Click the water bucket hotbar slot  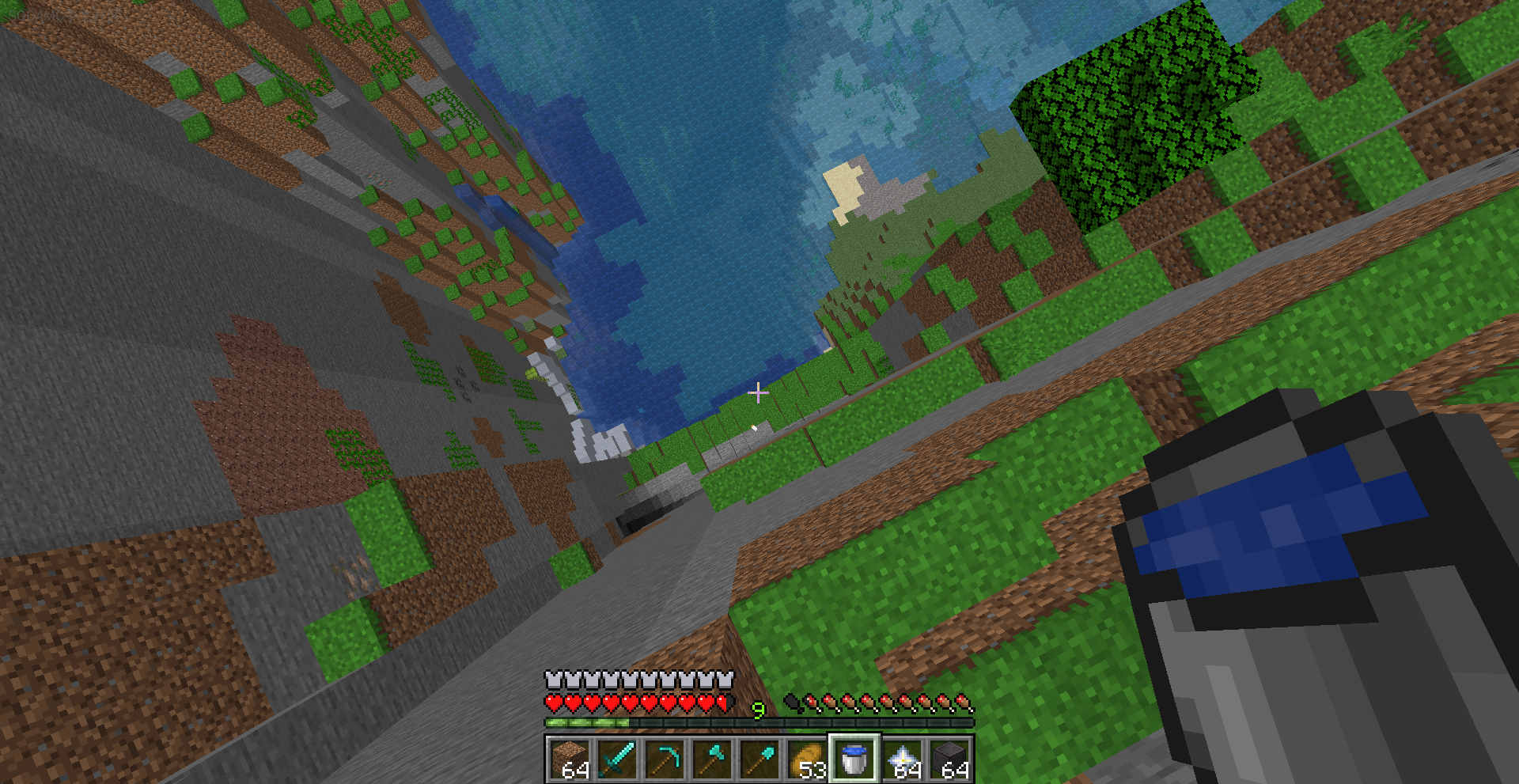coord(854,759)
